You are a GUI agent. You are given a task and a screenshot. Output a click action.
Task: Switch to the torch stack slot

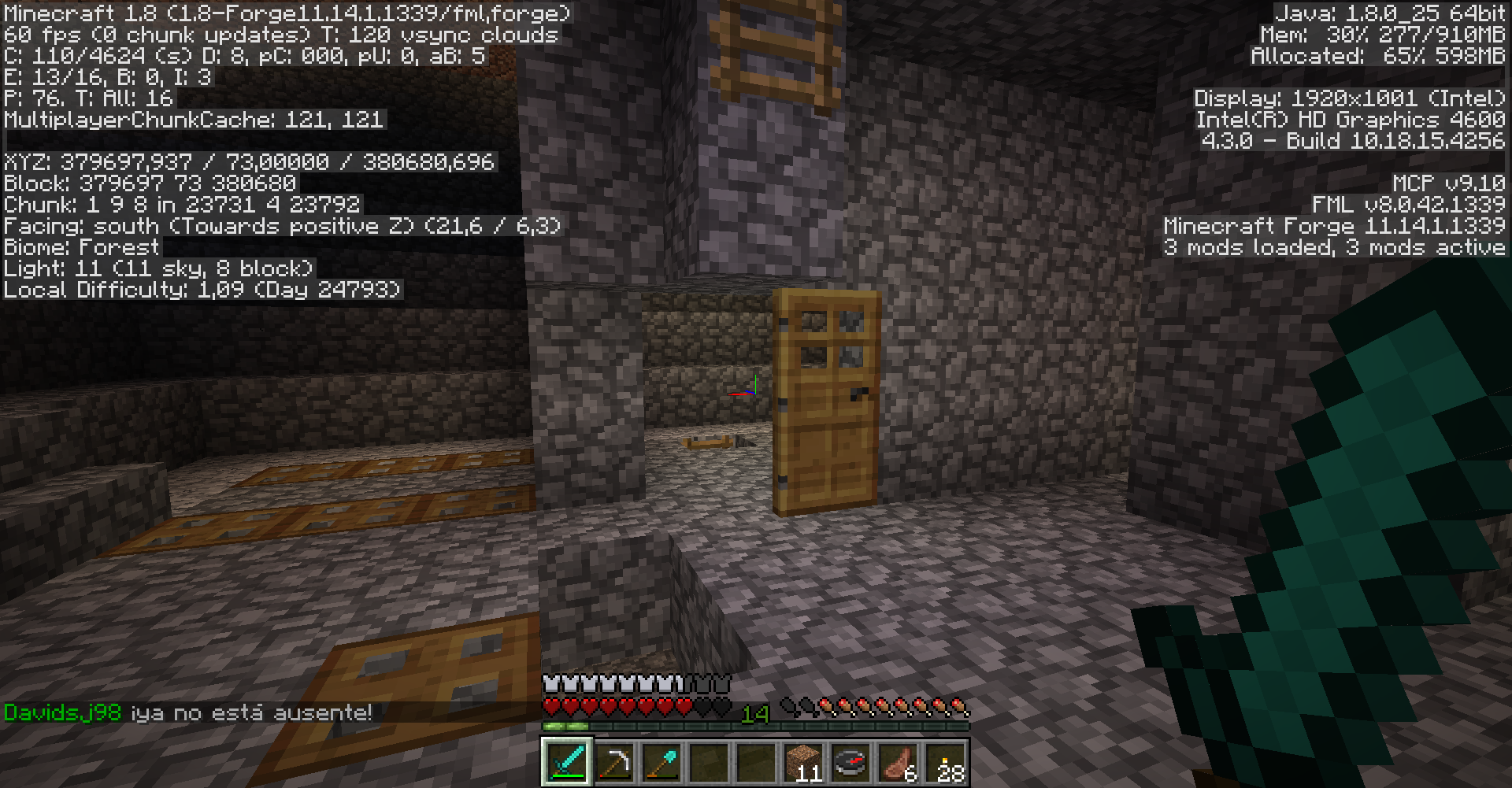point(946,762)
